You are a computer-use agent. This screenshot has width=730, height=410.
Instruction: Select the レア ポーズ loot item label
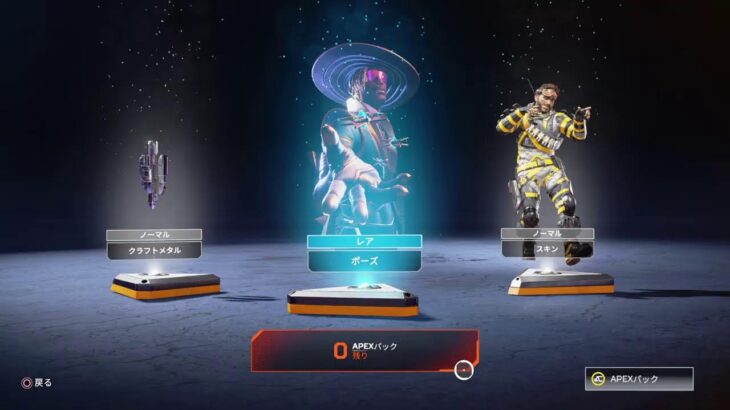coord(364,260)
